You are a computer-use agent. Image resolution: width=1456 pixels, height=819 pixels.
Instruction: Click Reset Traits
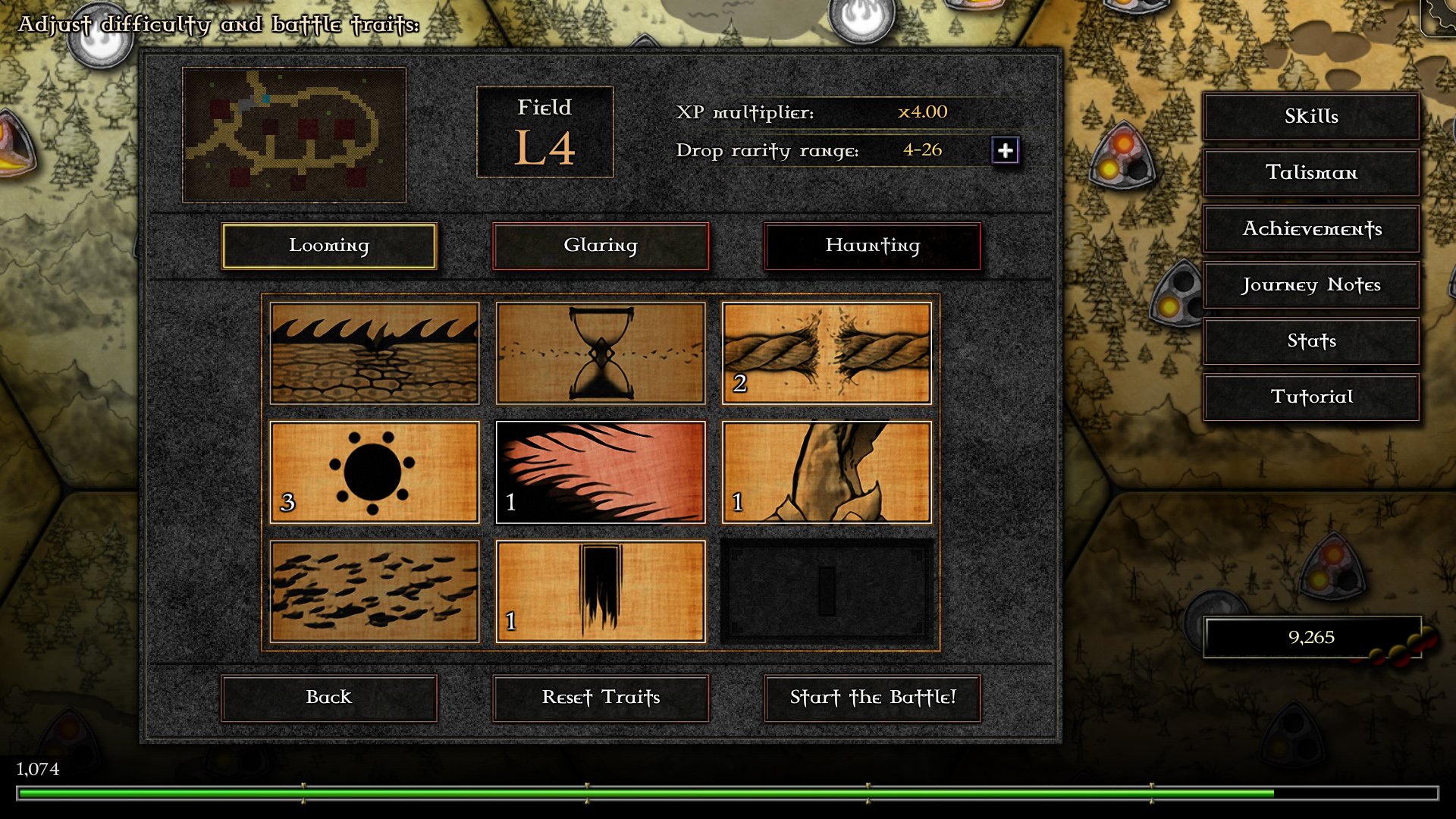coord(601,698)
